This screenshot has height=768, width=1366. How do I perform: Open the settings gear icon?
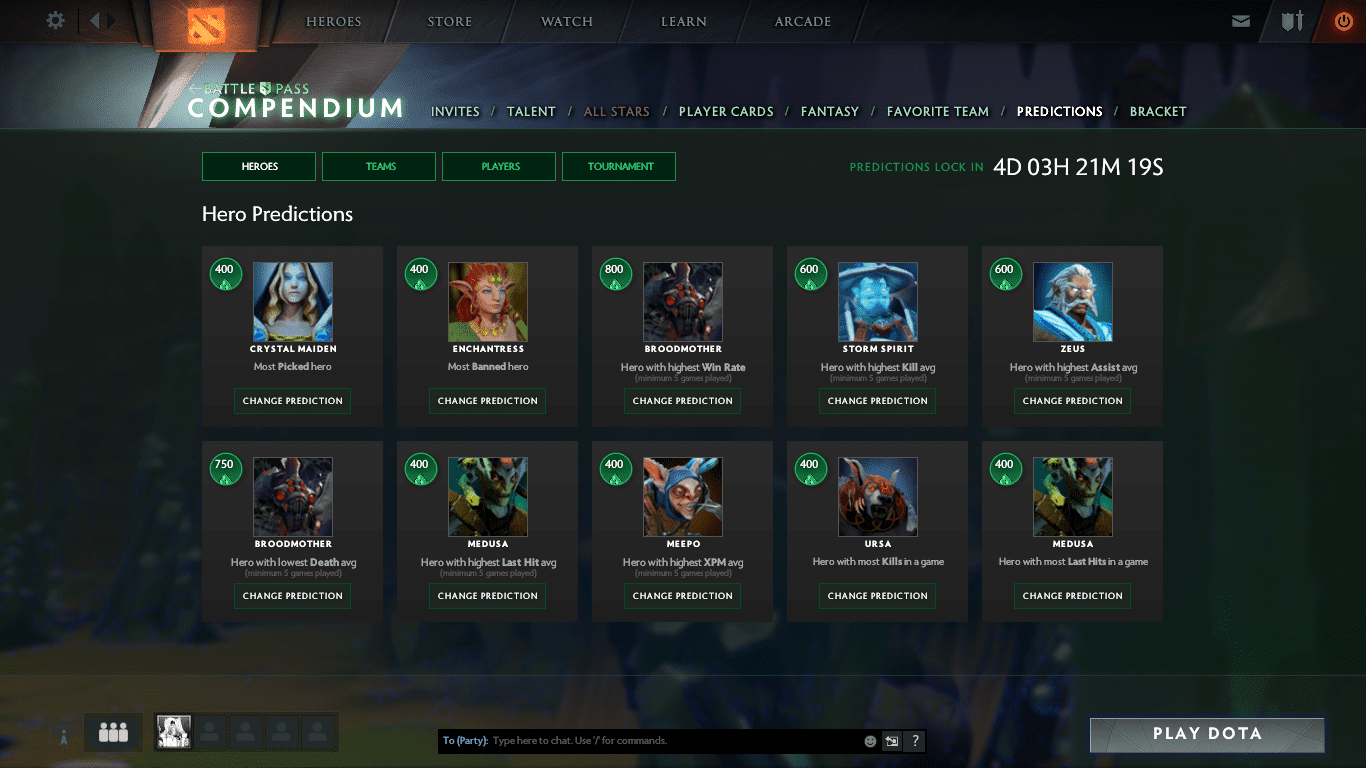coord(56,21)
